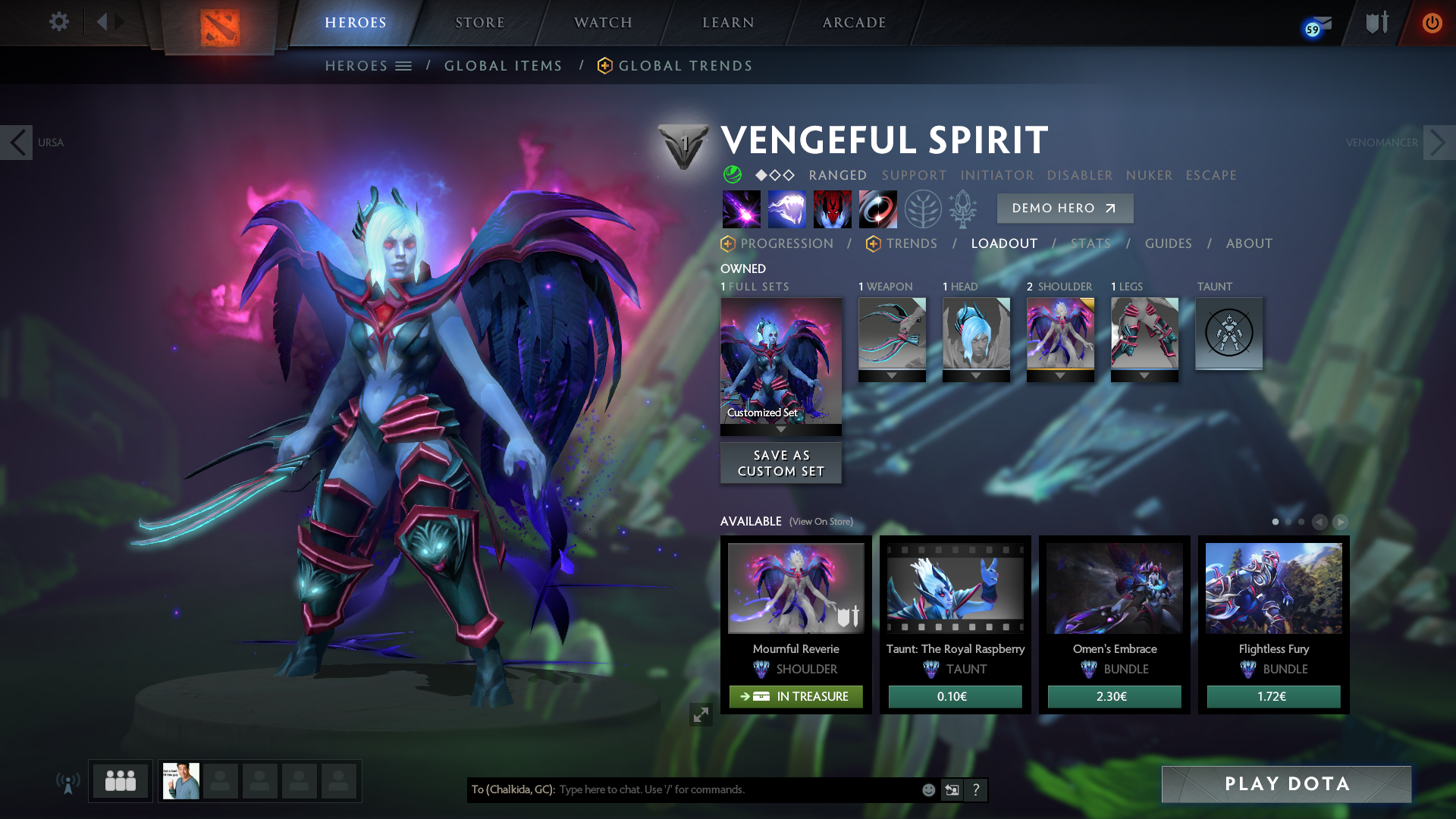Start matchmaking with Play Dota
This screenshot has width=1456, height=819.
[1286, 784]
